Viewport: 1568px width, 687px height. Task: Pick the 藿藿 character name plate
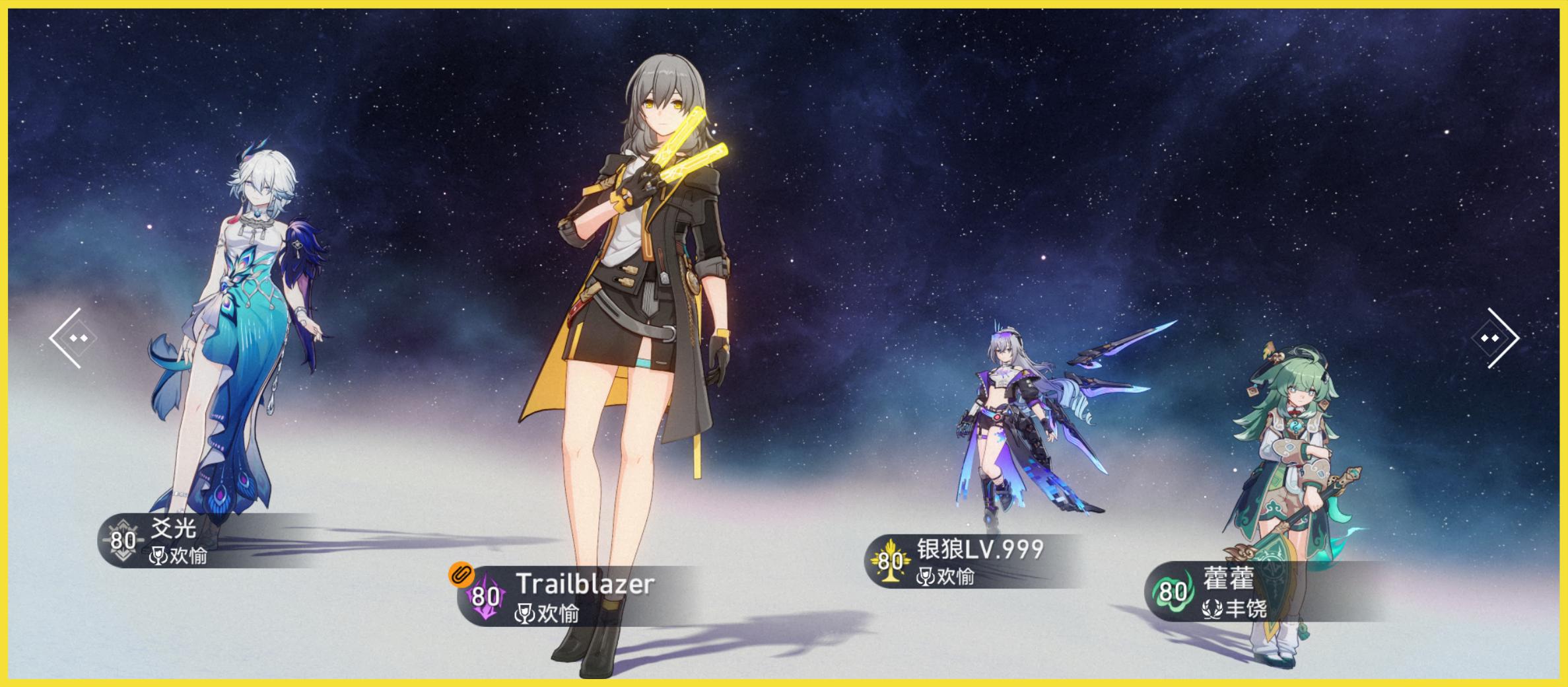tap(1241, 591)
